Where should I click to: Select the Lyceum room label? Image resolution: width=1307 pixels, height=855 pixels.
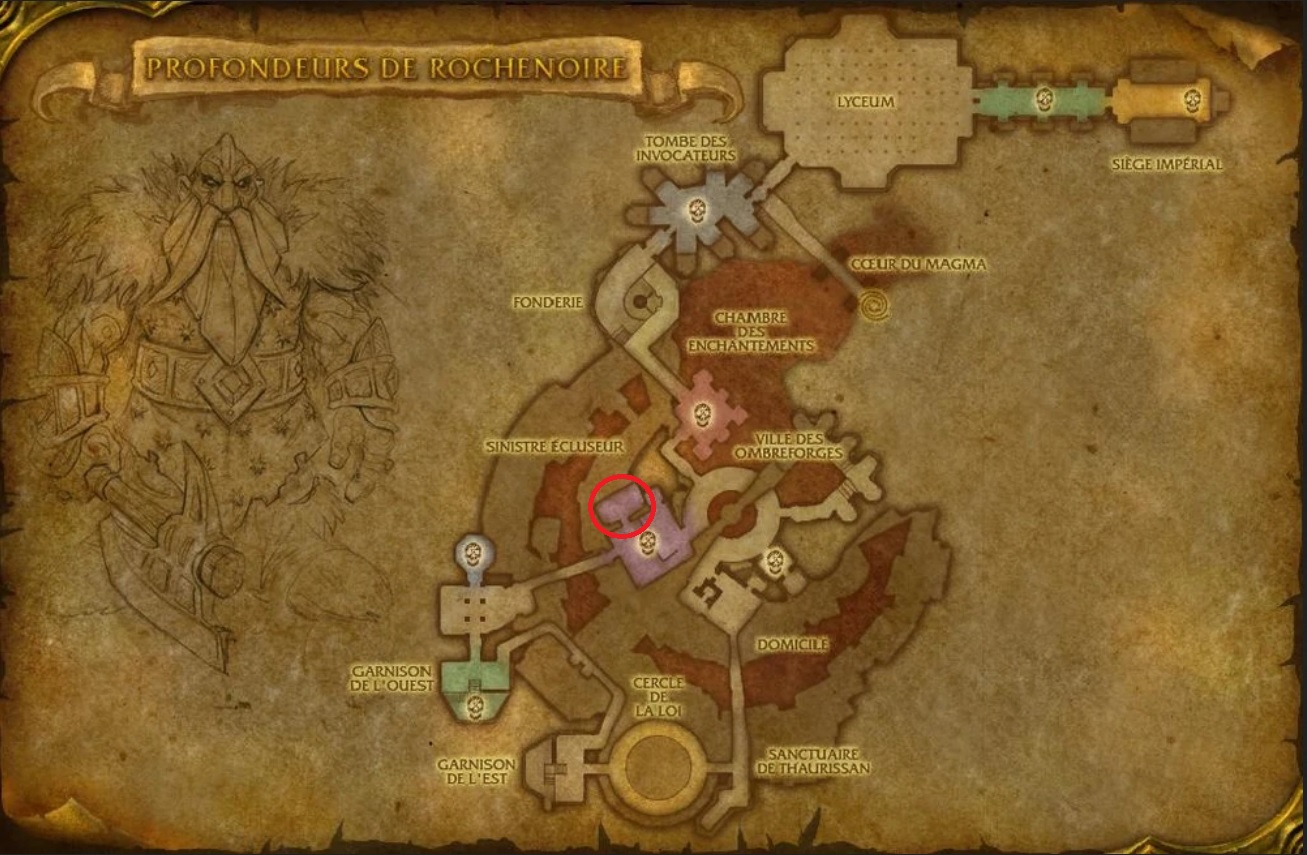[x=866, y=100]
